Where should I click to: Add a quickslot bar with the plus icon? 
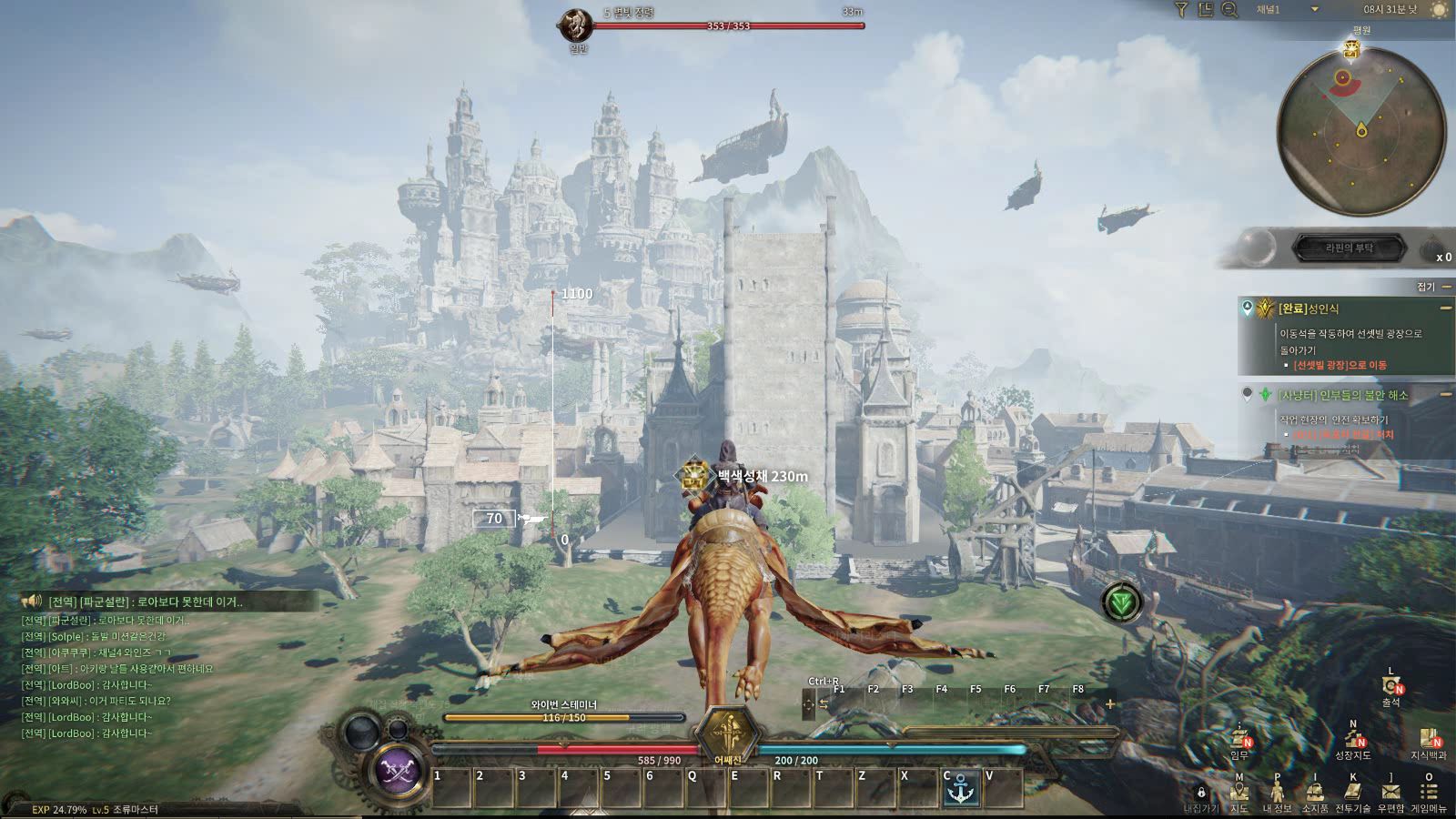coord(1110,703)
